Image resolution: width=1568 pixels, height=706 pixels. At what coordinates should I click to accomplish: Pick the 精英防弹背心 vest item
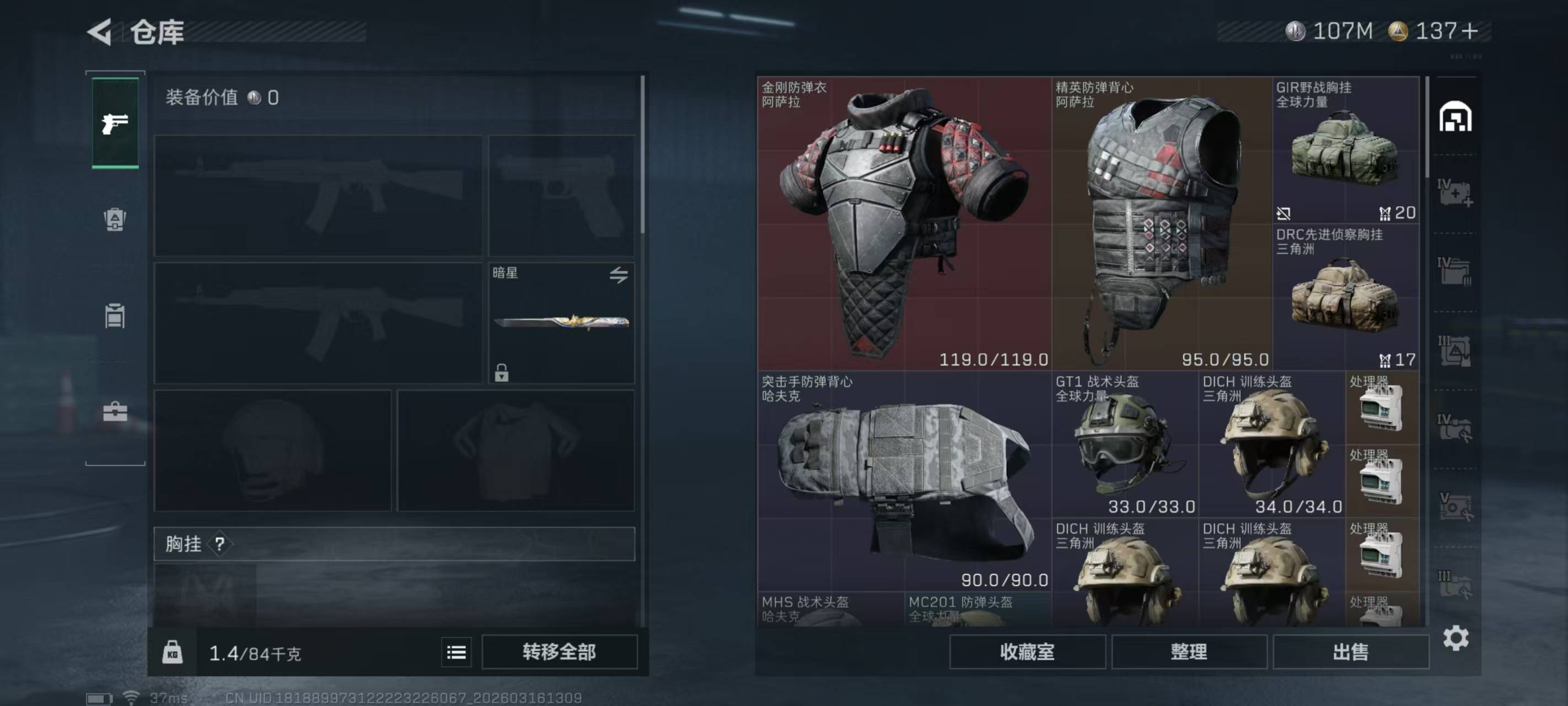click(x=1162, y=223)
